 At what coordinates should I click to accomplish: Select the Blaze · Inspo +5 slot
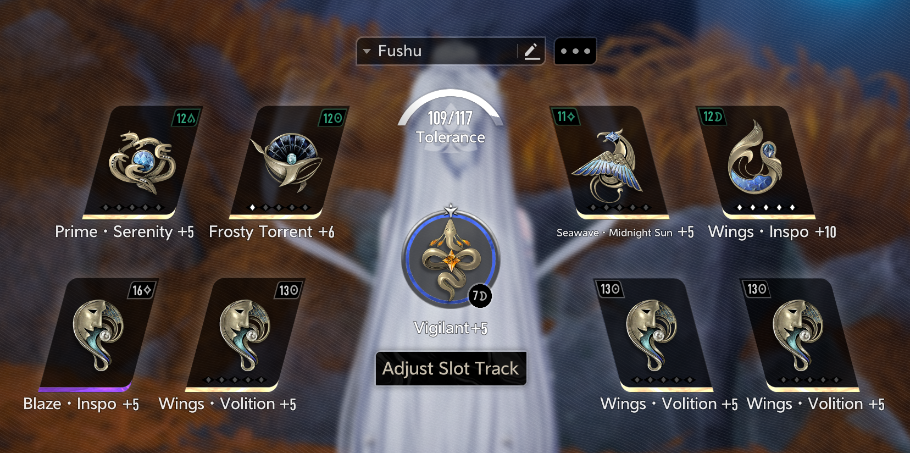[x=96, y=333]
